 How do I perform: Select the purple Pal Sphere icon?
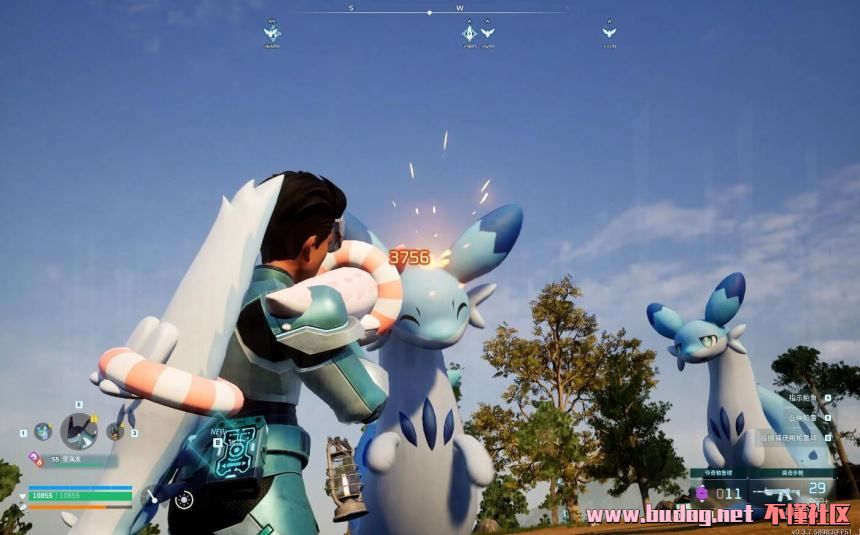tap(702, 493)
